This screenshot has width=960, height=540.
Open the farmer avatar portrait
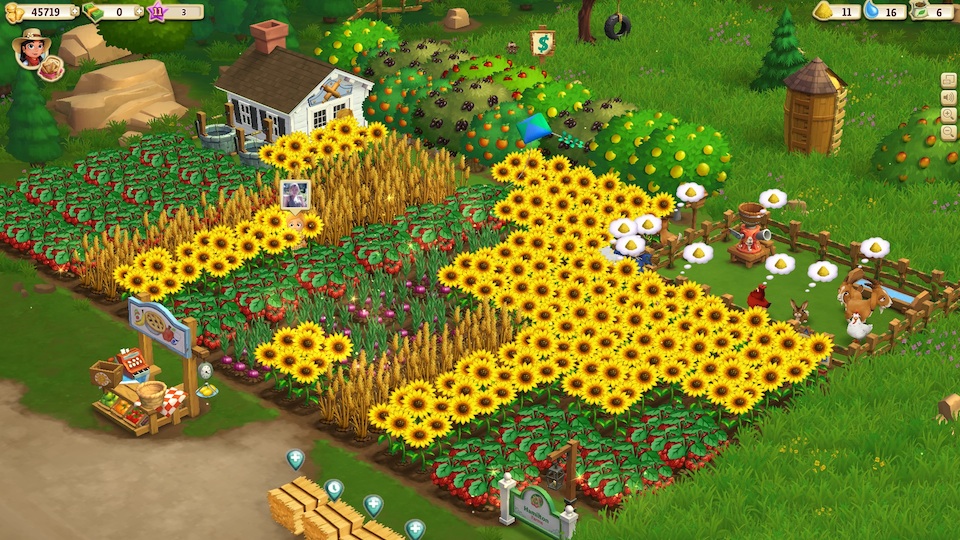coord(30,48)
